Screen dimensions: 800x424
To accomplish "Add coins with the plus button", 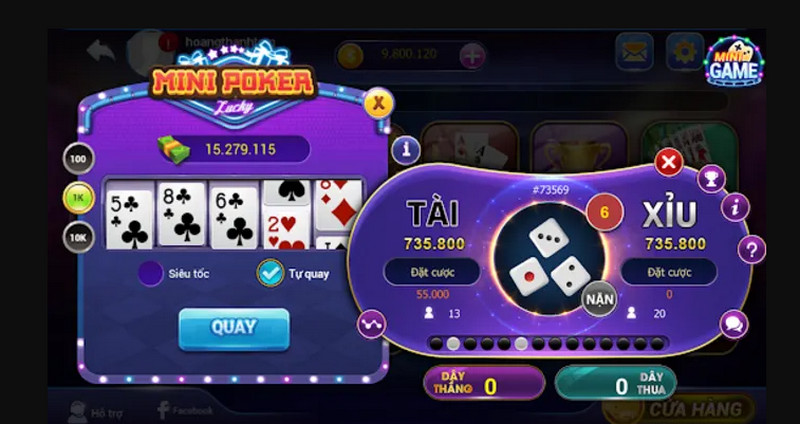I will [x=472, y=56].
